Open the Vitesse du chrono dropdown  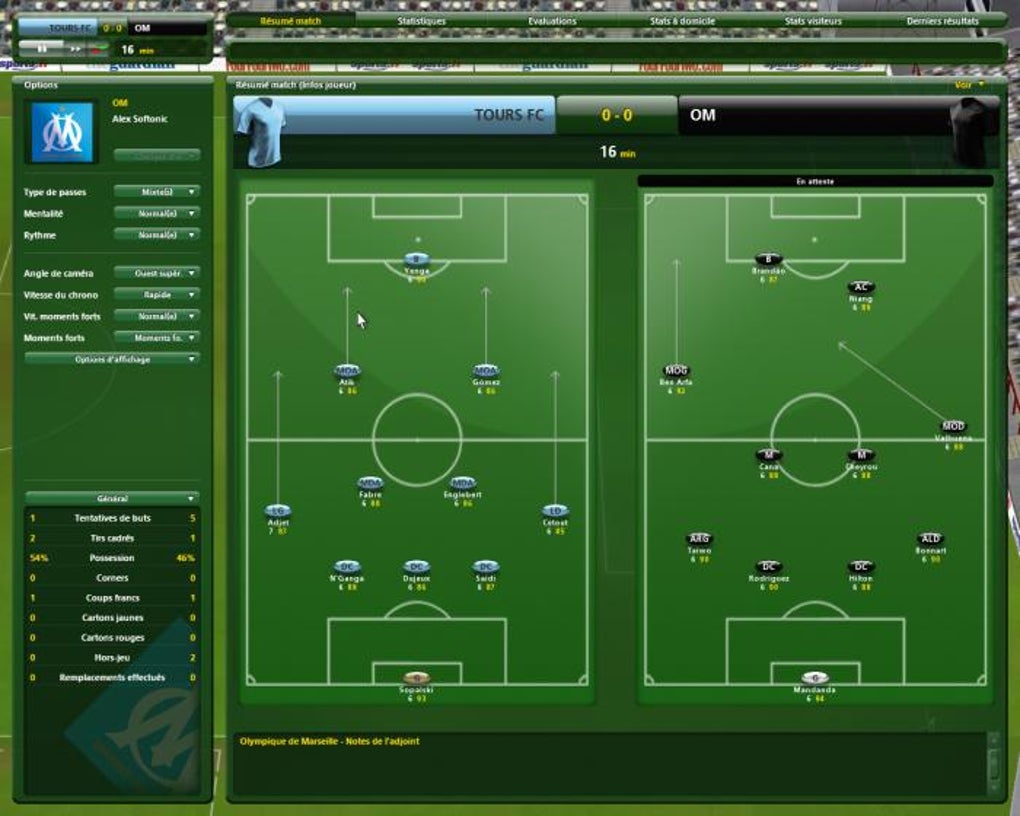coord(156,295)
